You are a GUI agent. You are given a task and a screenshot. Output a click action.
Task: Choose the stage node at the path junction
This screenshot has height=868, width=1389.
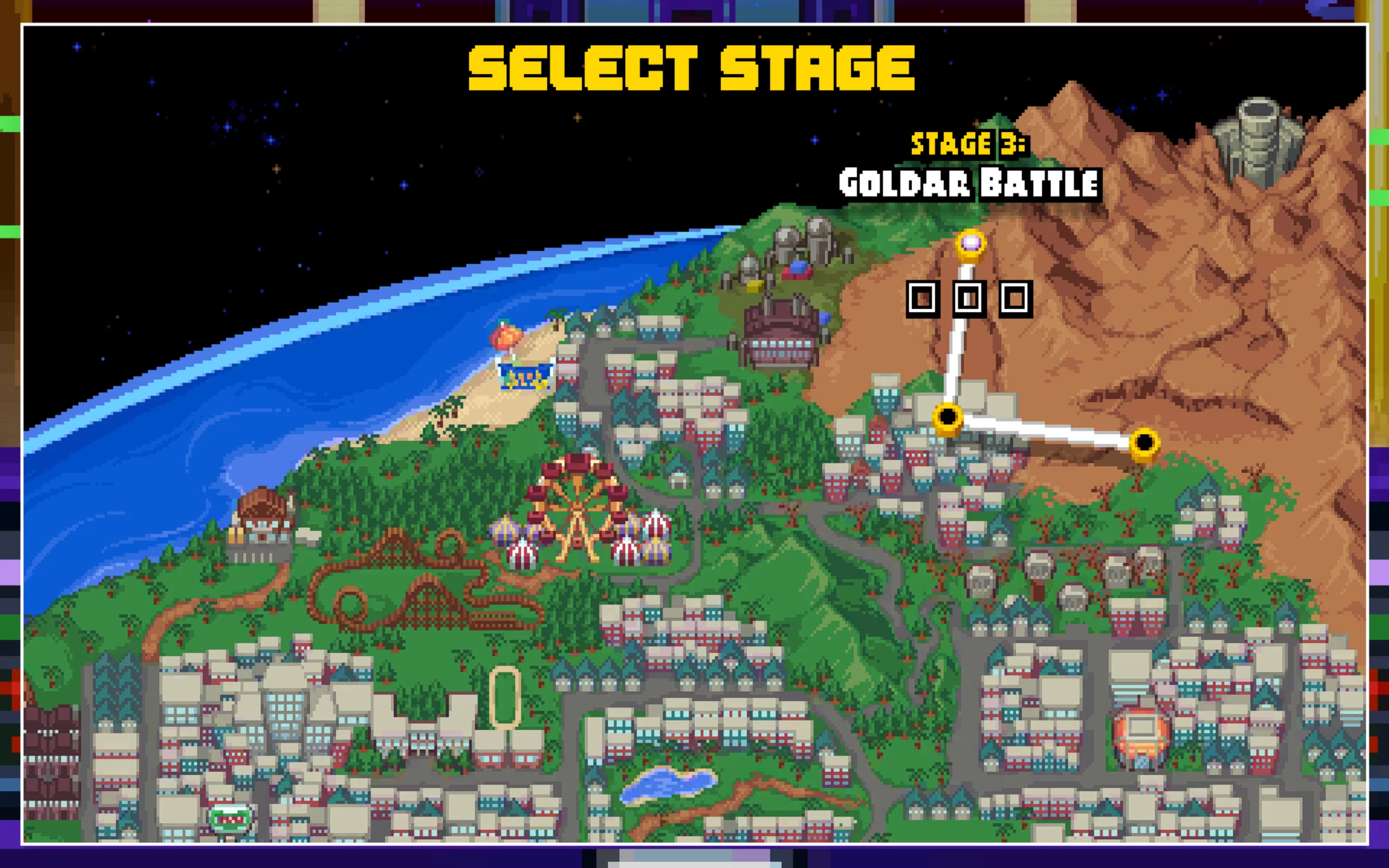(948, 416)
